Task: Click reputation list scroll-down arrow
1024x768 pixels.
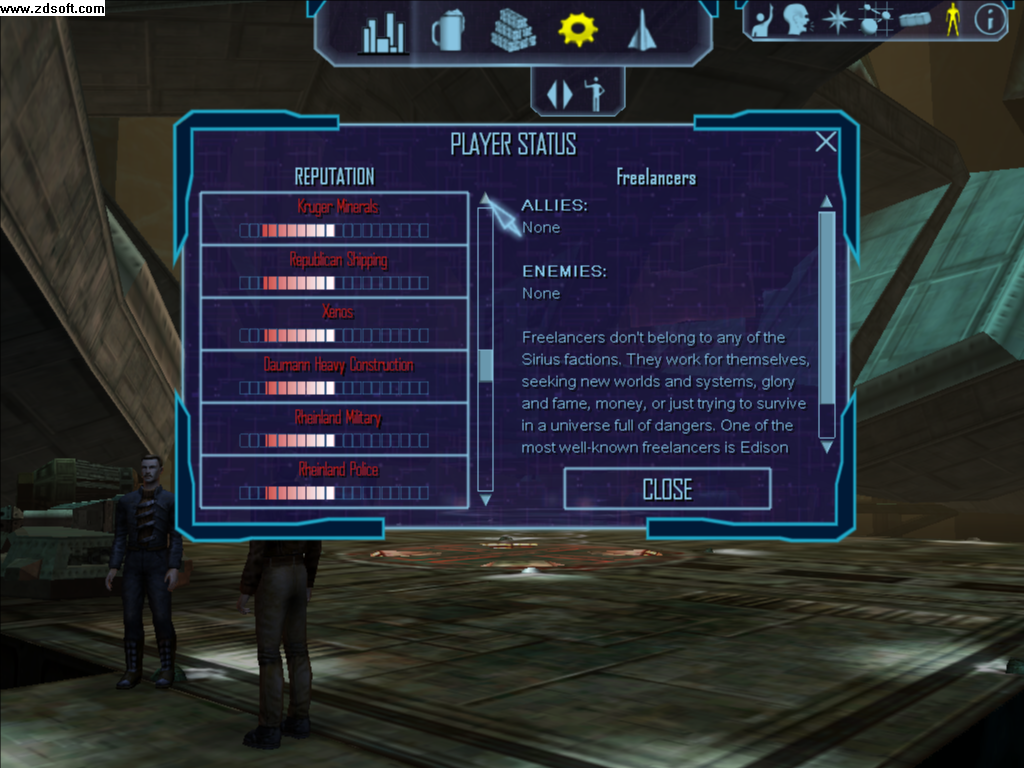Action: point(486,498)
